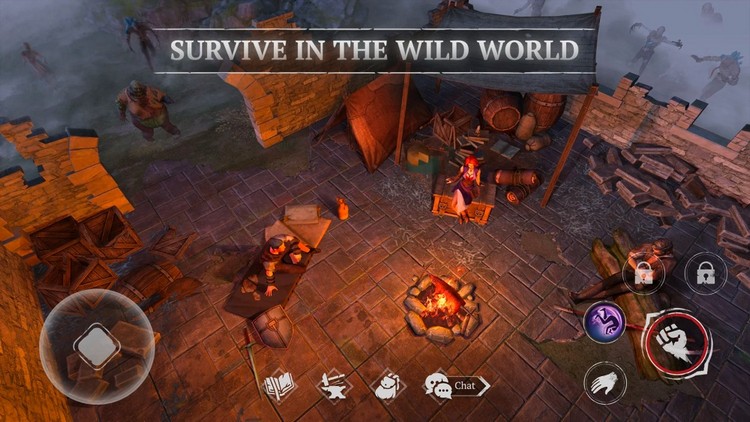Open the anvil crafting menu
This screenshot has width=750, height=422.
[x=333, y=385]
